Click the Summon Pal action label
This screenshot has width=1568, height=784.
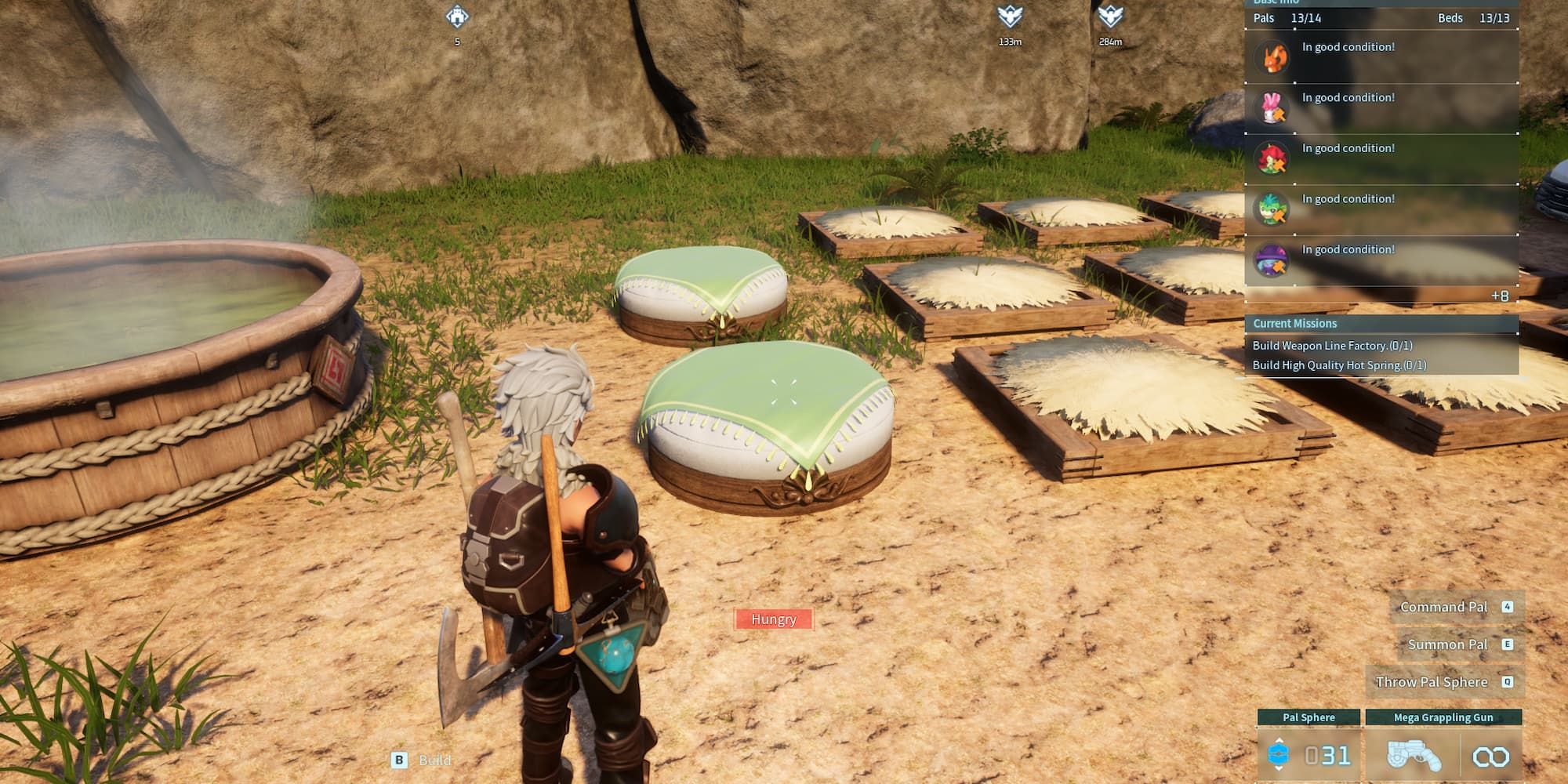point(1447,644)
